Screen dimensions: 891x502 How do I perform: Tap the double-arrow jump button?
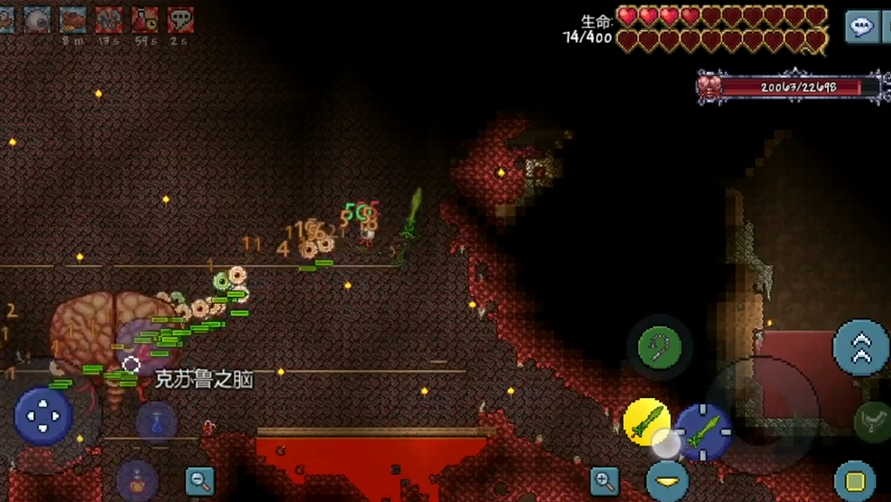[x=860, y=347]
